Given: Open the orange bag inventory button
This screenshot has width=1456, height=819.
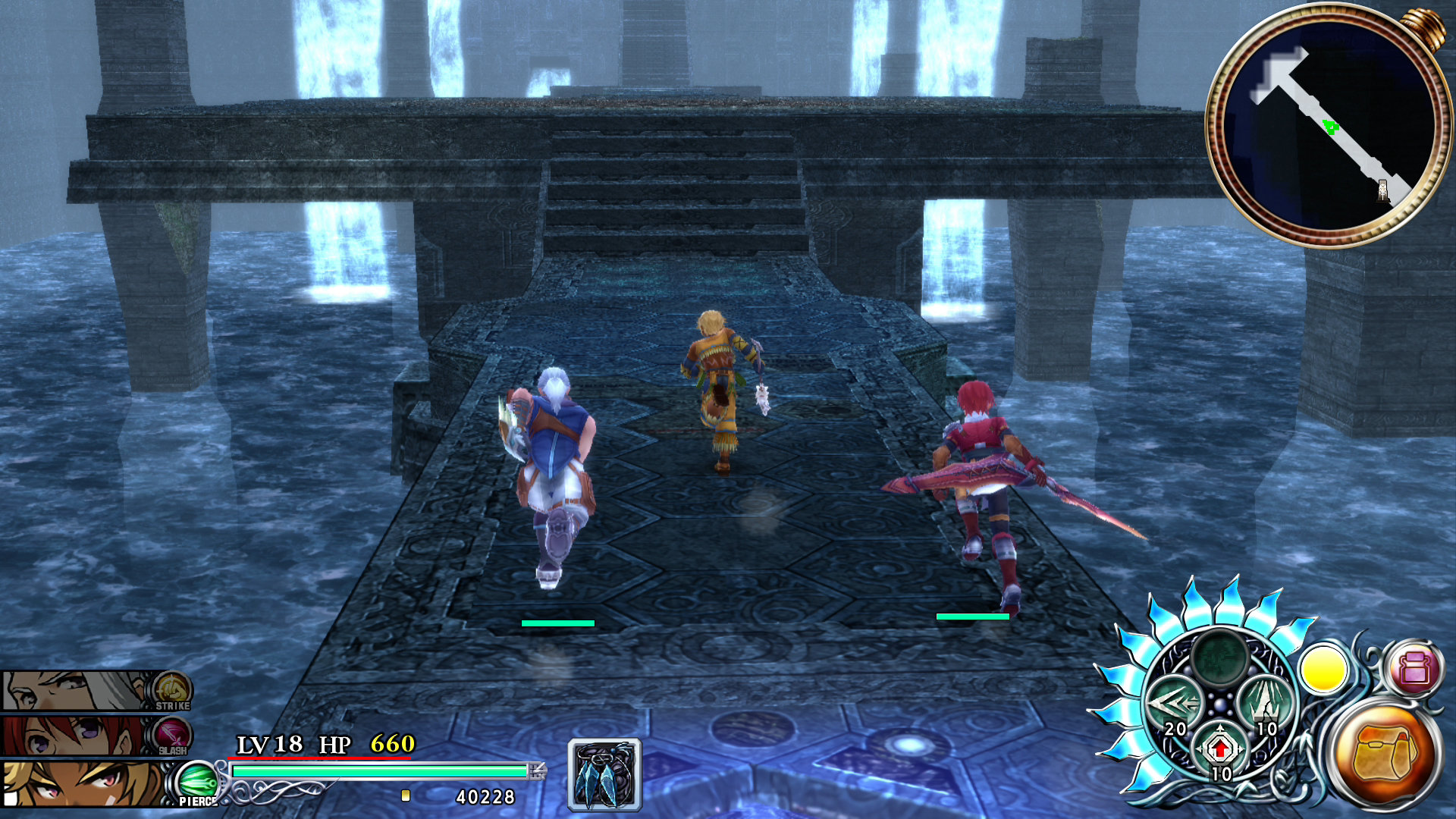Looking at the screenshot, I should pos(1385,753).
